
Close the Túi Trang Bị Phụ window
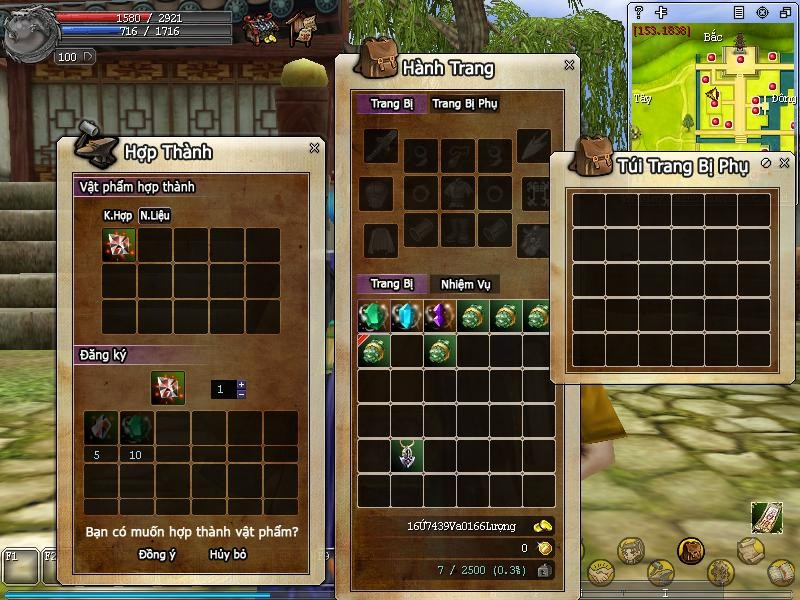(784, 163)
